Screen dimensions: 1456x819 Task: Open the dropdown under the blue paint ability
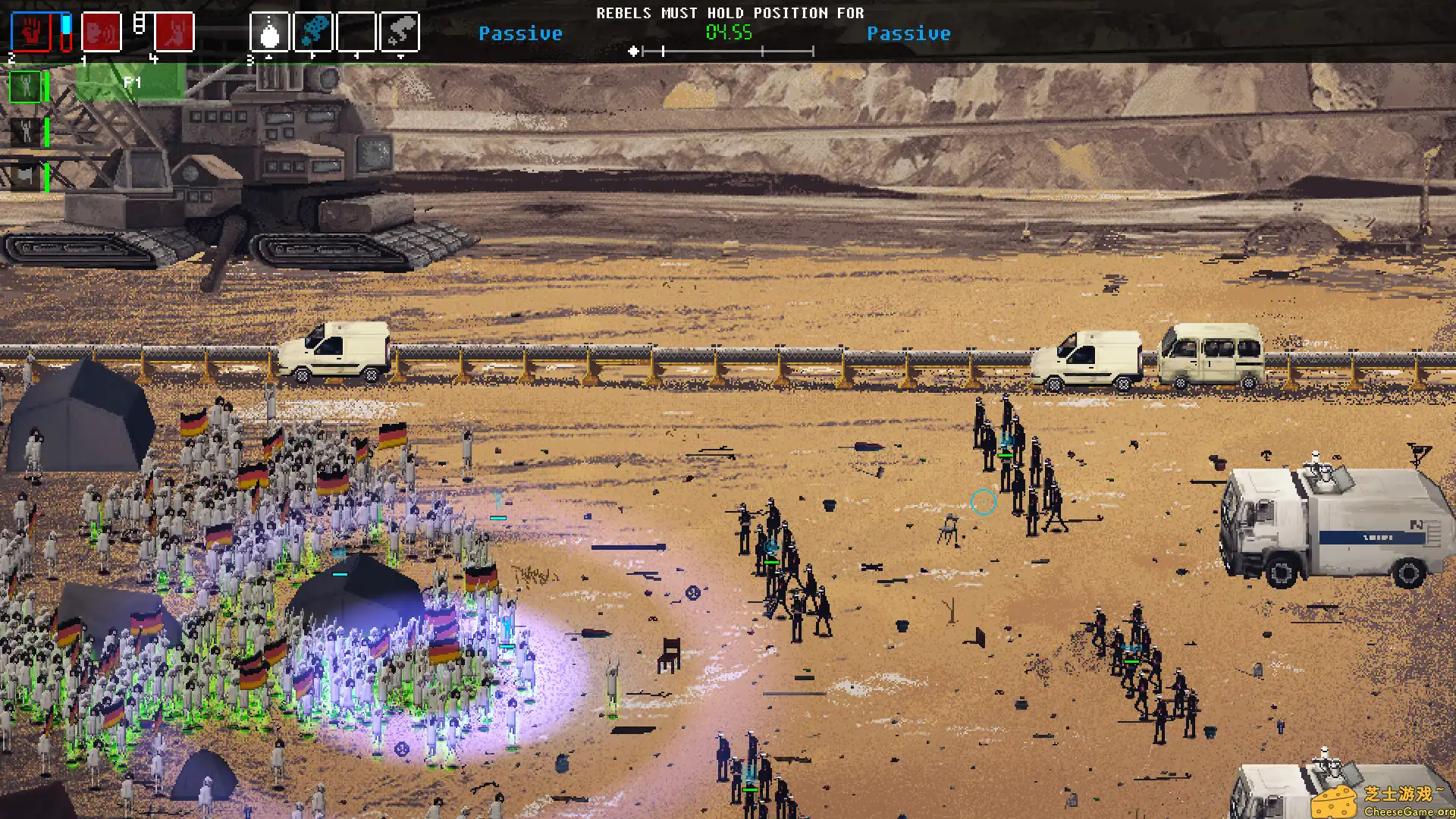315,56
